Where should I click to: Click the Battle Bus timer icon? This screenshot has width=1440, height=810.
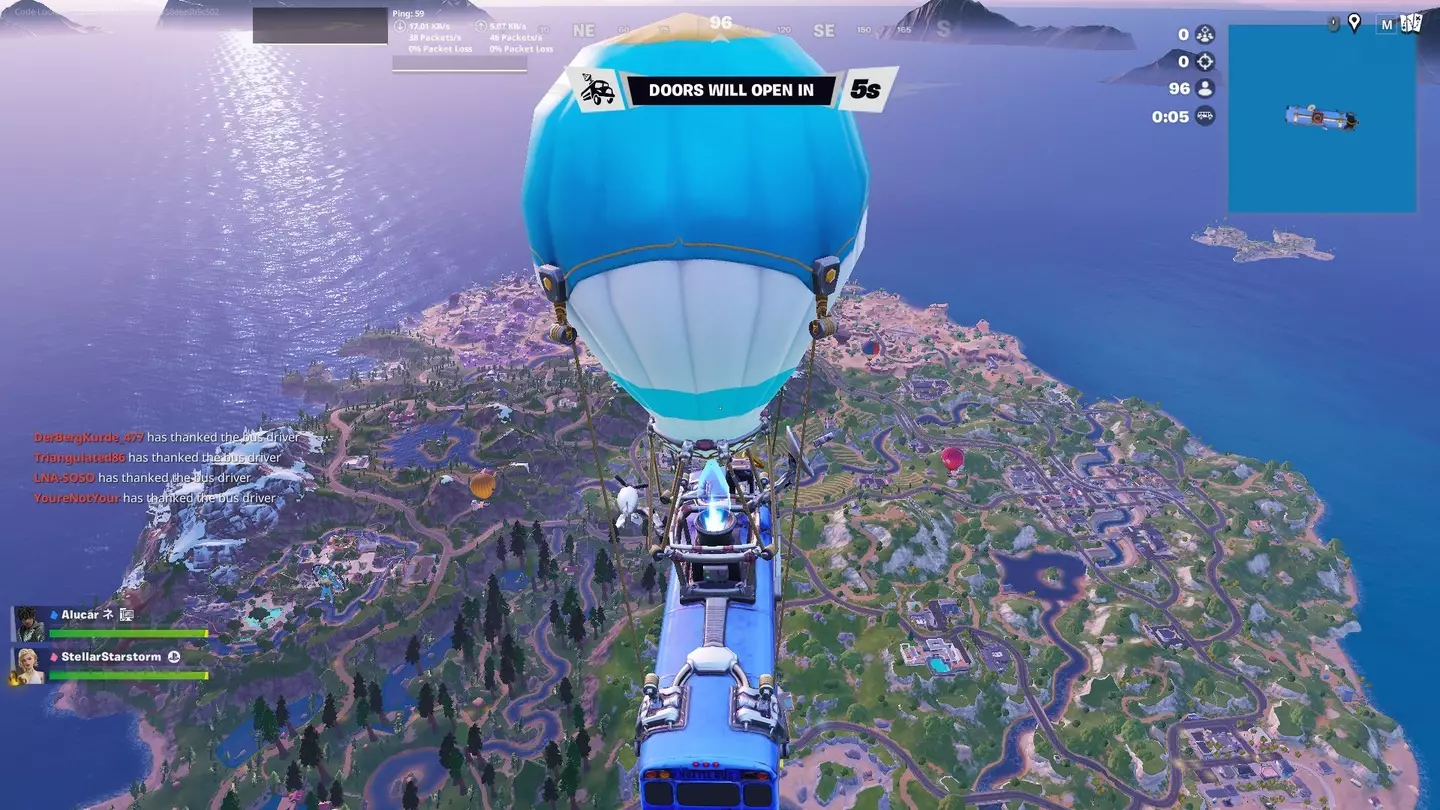click(x=1205, y=115)
